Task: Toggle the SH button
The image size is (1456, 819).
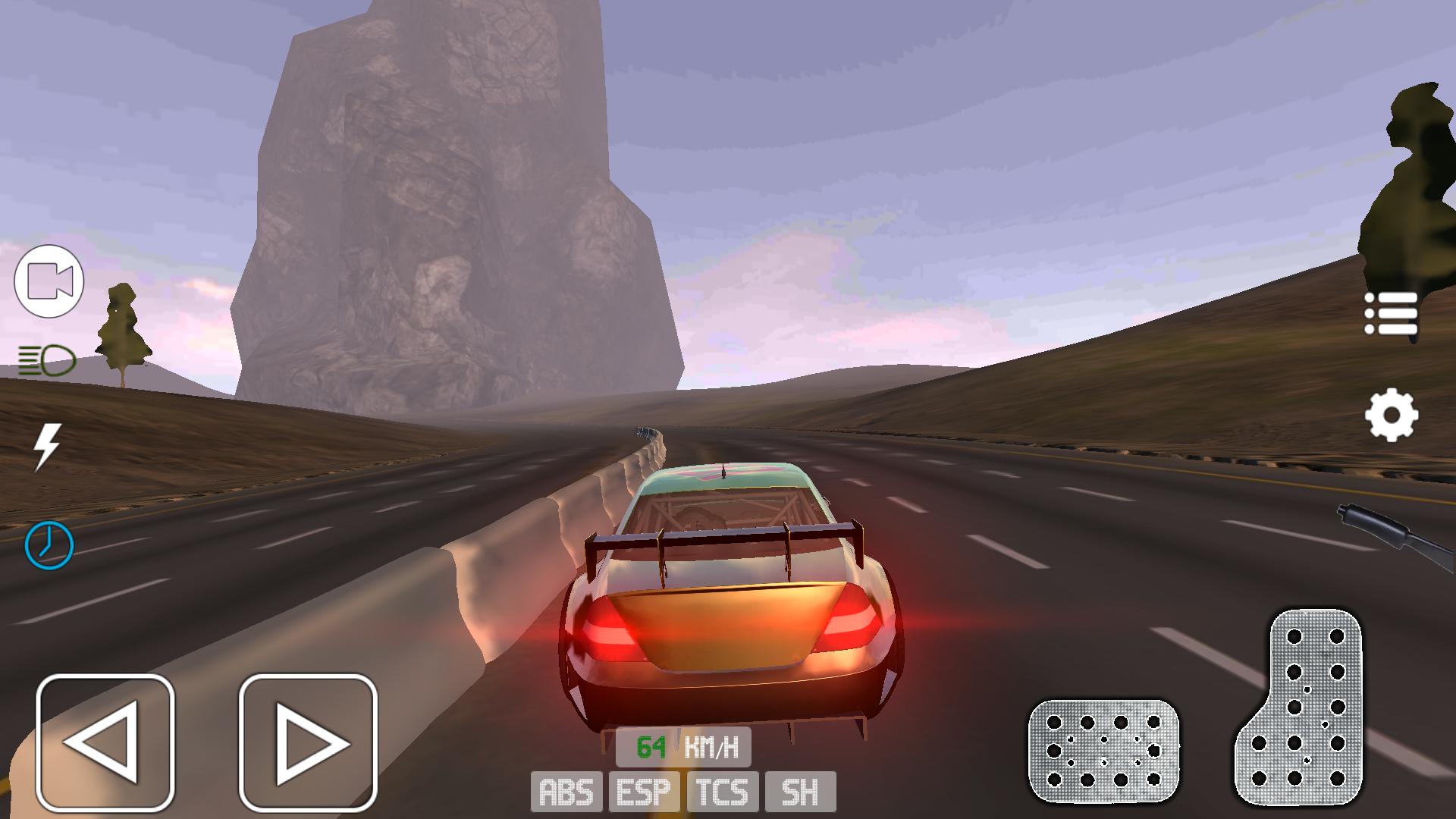Action: point(800,792)
